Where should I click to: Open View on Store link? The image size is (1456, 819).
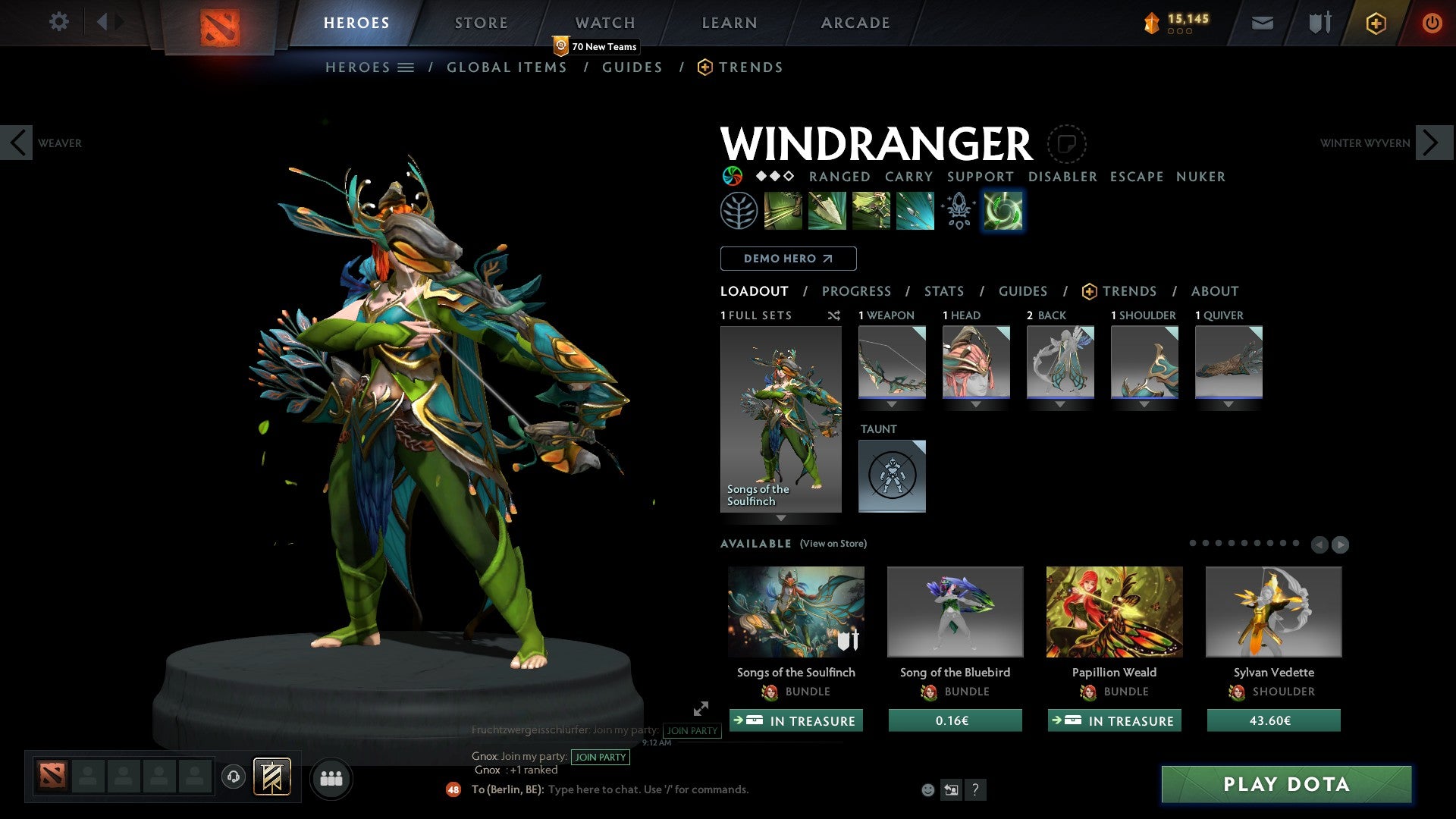(833, 544)
